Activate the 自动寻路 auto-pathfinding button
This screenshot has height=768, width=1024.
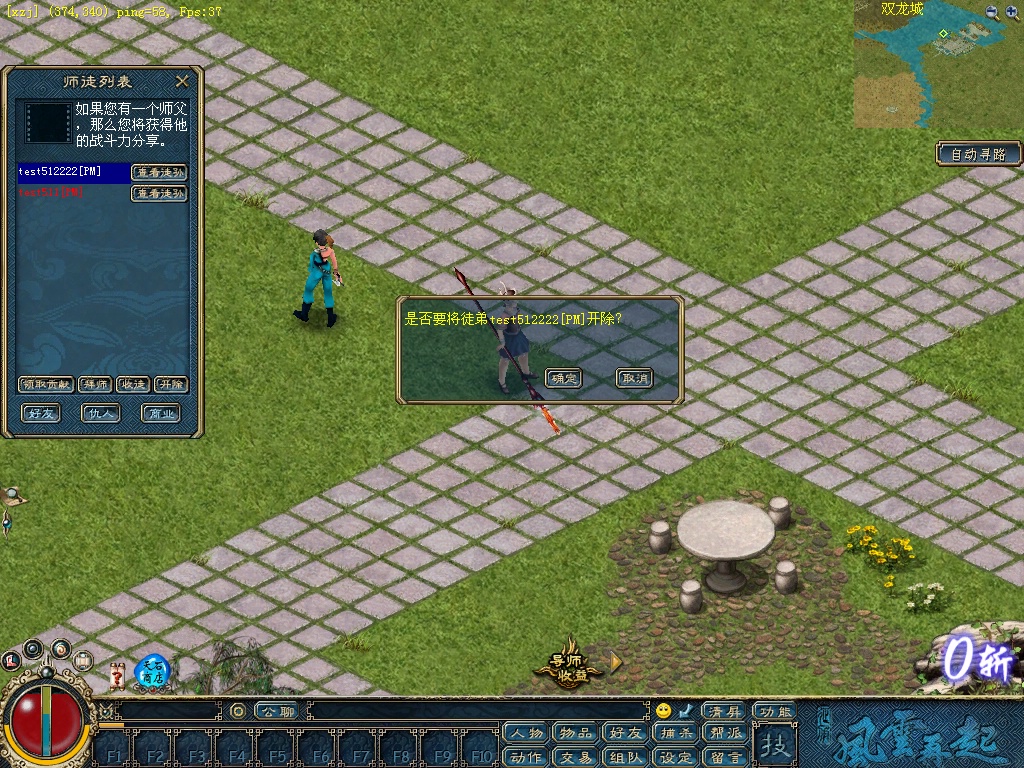(x=979, y=154)
